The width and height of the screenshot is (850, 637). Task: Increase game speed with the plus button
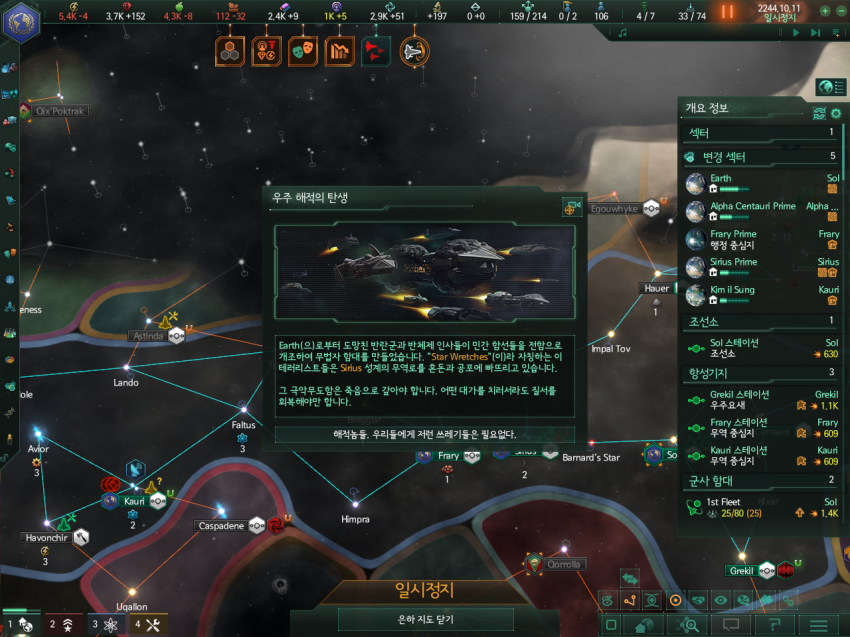(825, 11)
